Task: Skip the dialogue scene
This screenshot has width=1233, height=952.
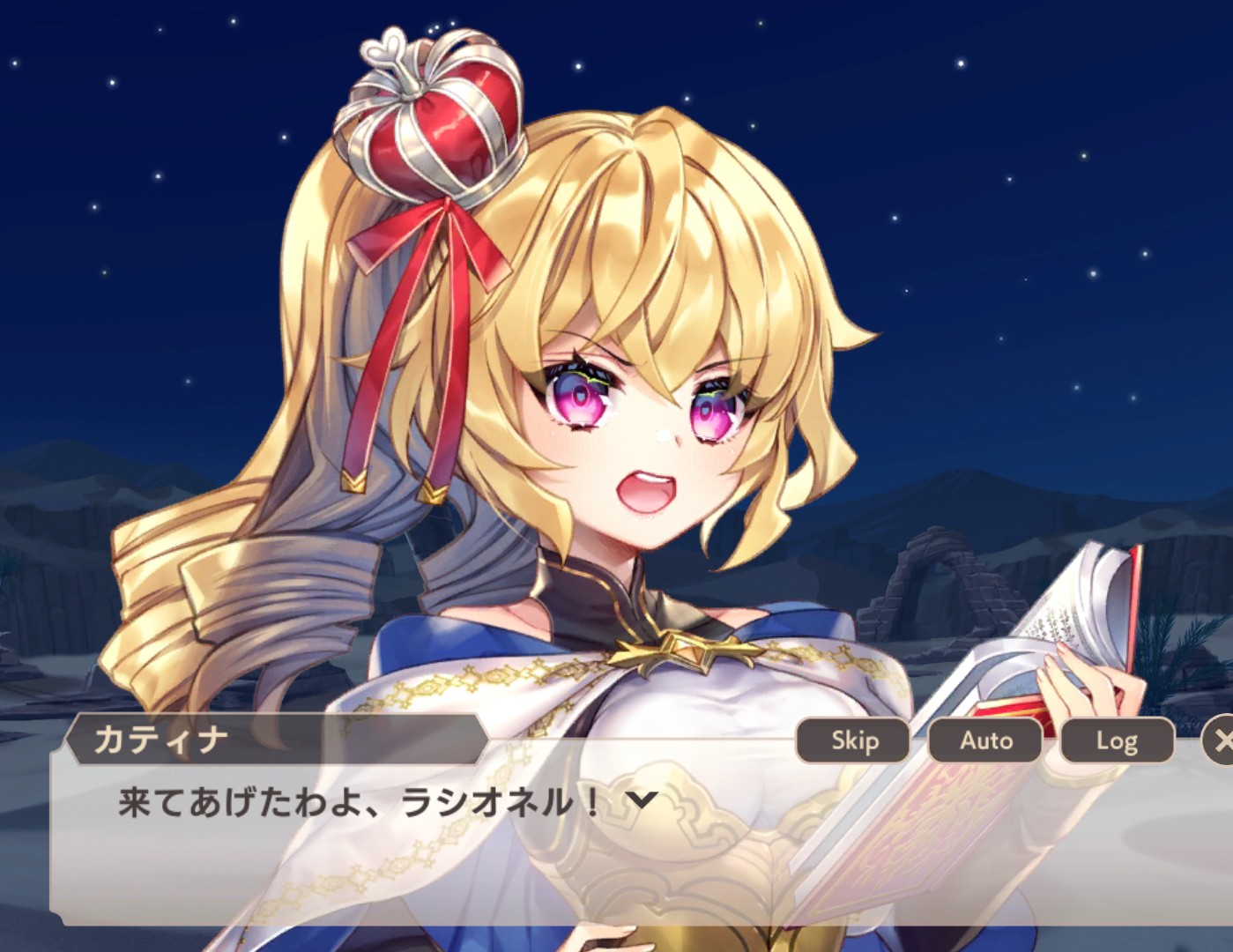Action: [853, 740]
